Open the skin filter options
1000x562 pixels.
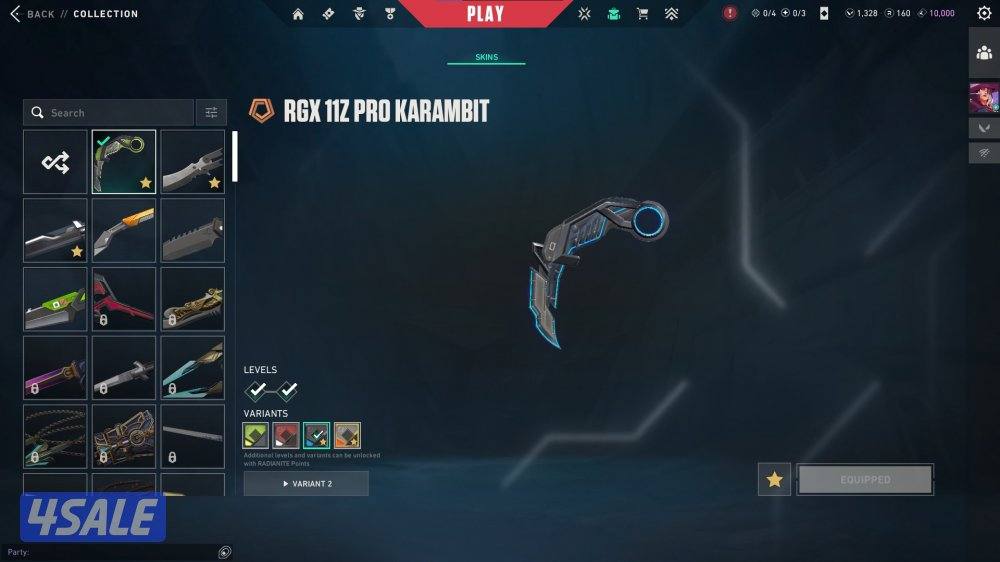point(211,113)
